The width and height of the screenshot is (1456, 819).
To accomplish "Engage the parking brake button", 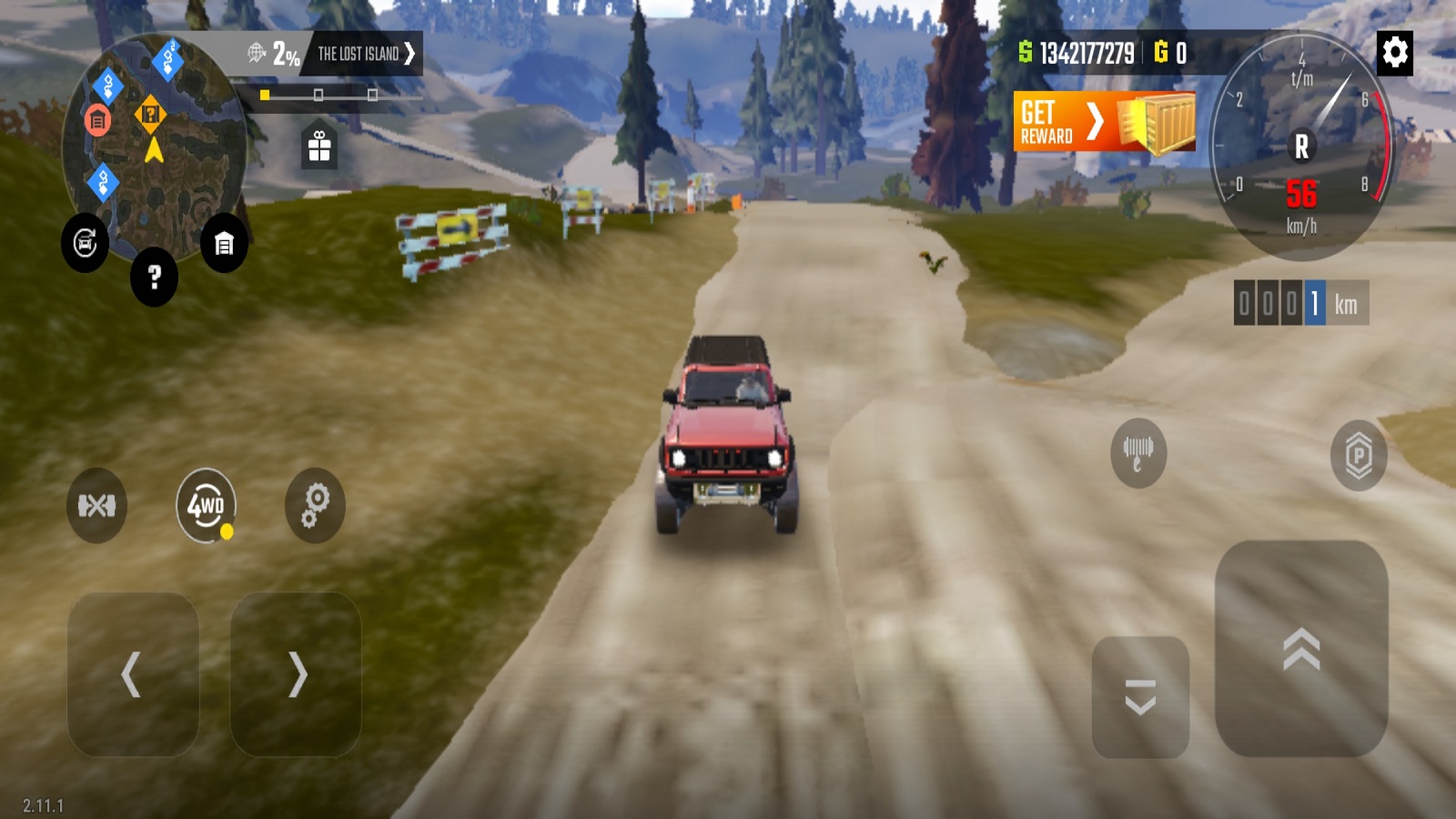I will [x=1358, y=454].
